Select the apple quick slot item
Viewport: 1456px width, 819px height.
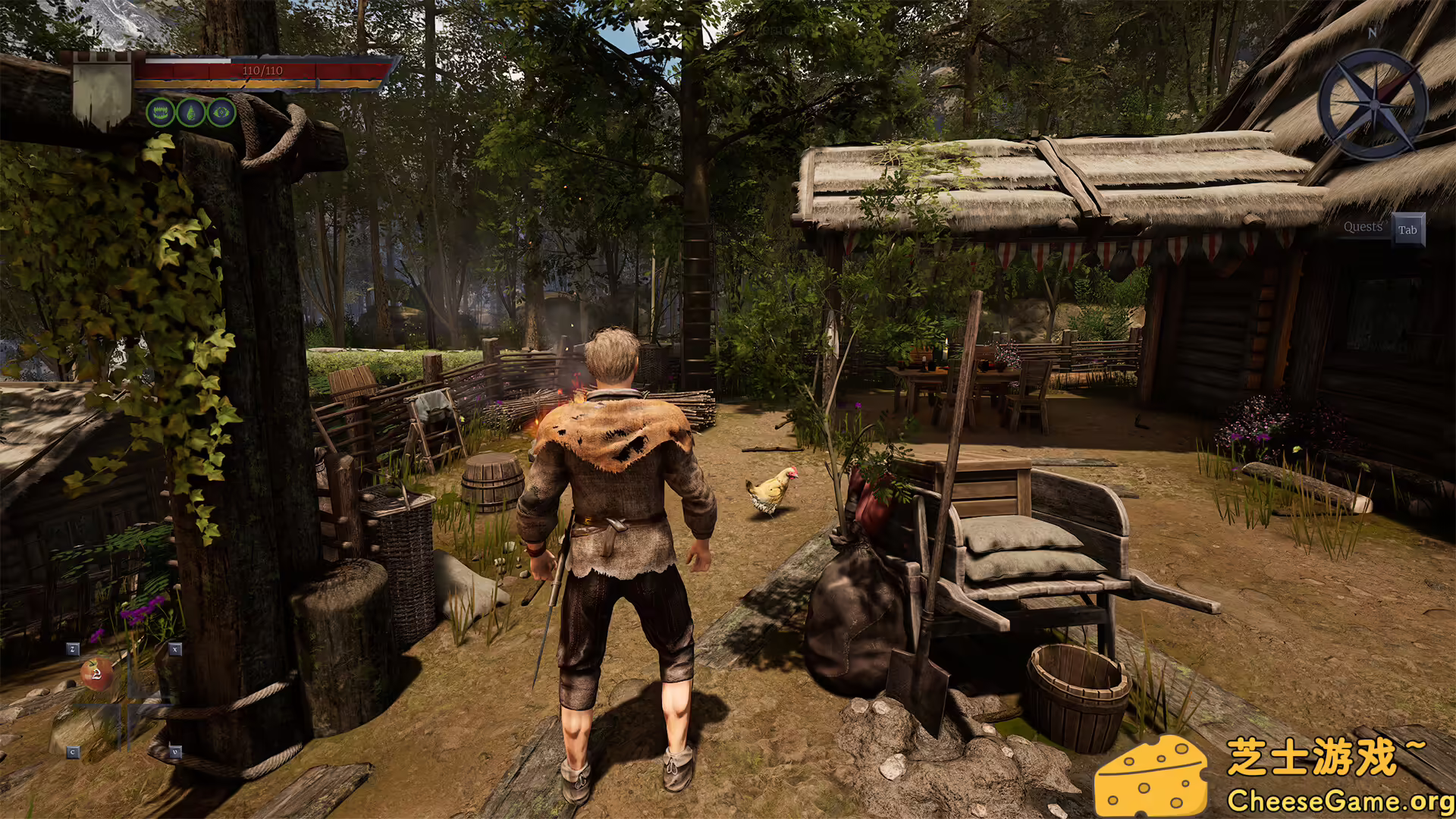(96, 673)
